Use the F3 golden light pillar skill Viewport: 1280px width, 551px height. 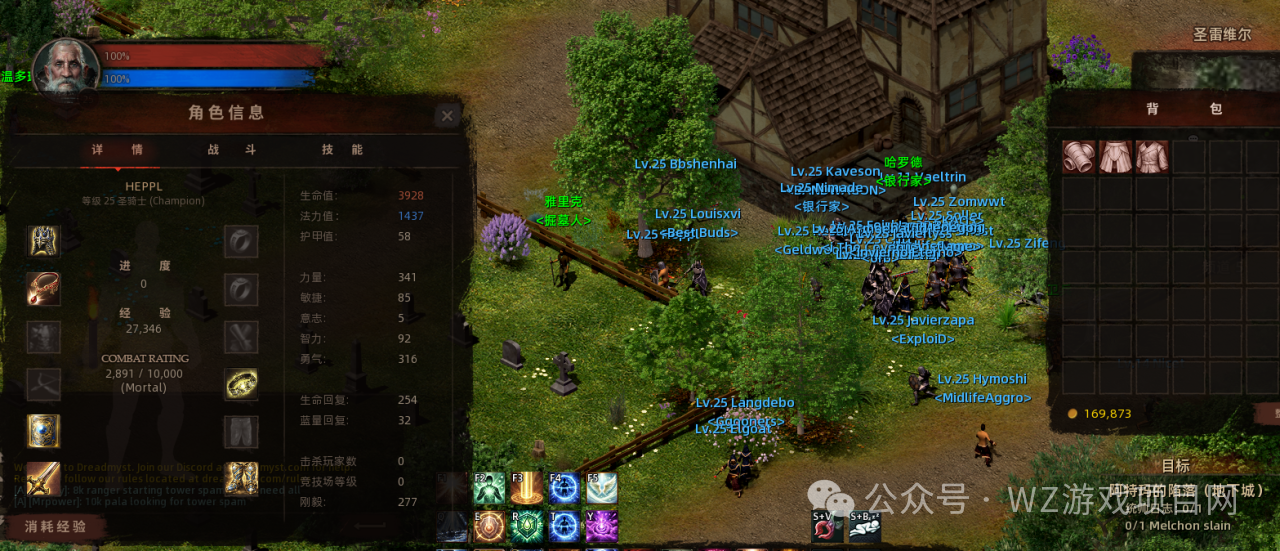527,488
